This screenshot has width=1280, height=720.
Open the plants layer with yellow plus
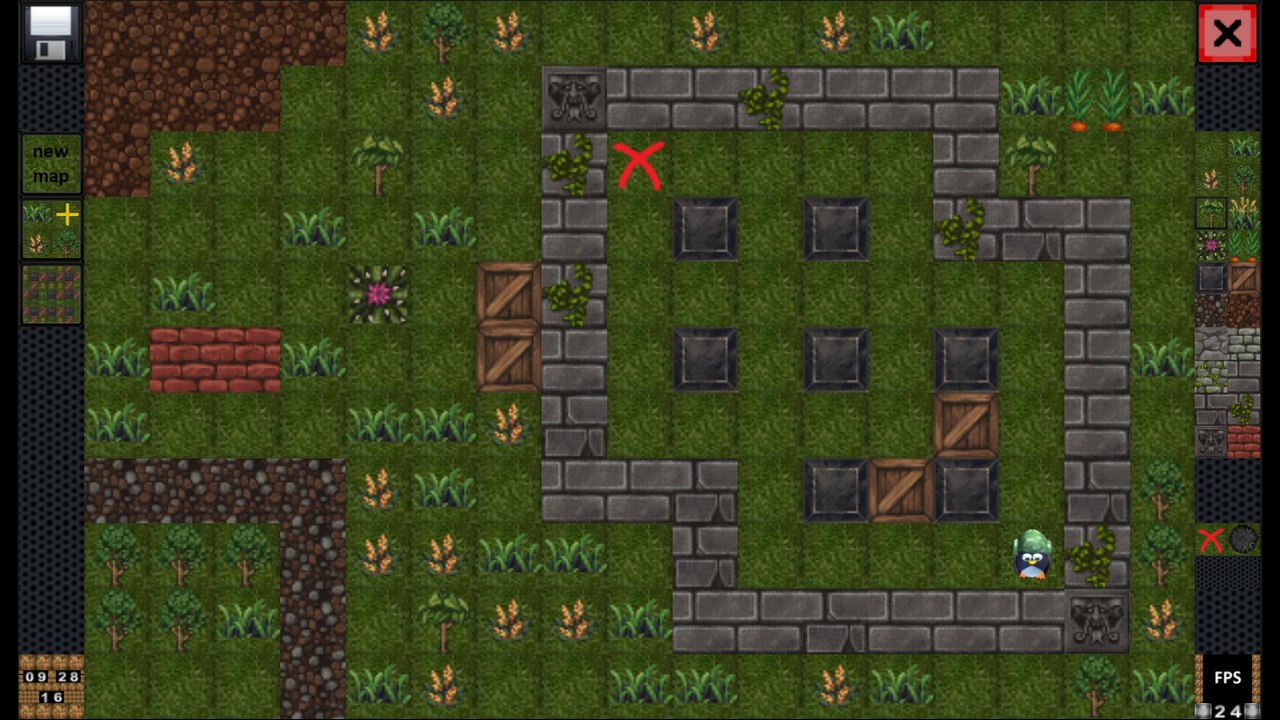(51, 229)
